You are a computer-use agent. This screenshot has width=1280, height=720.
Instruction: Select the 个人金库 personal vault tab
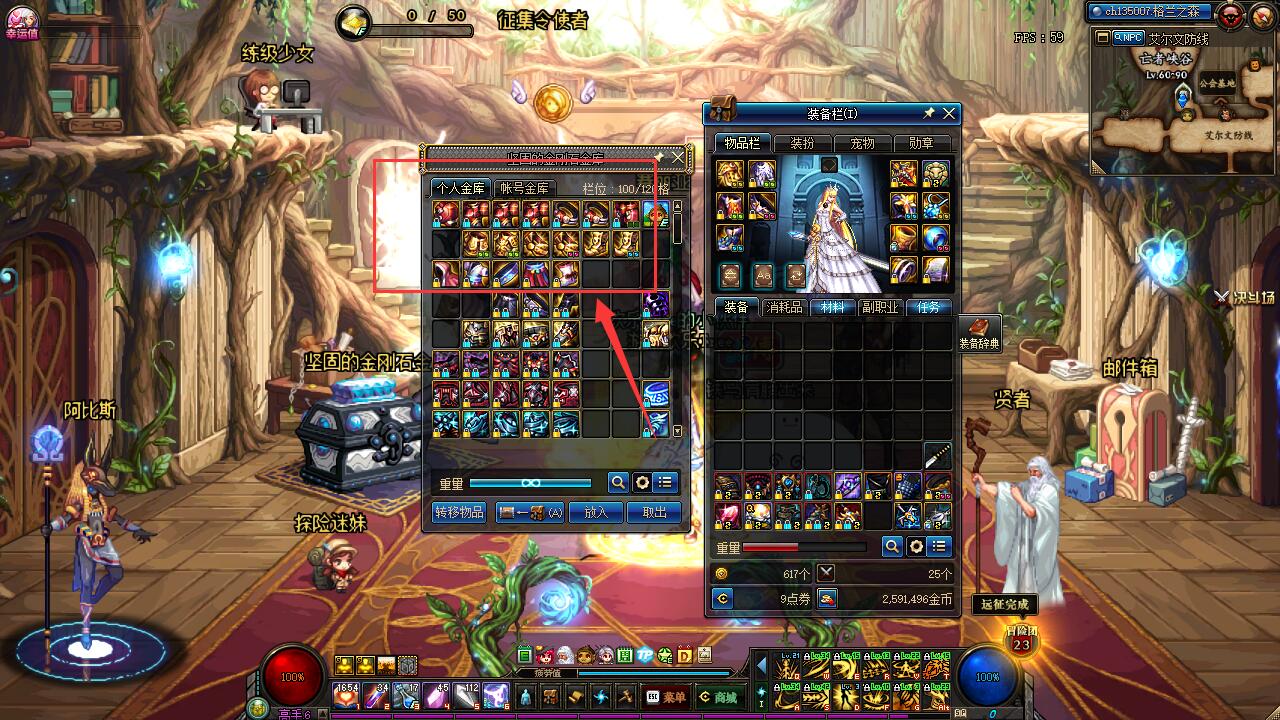[459, 188]
